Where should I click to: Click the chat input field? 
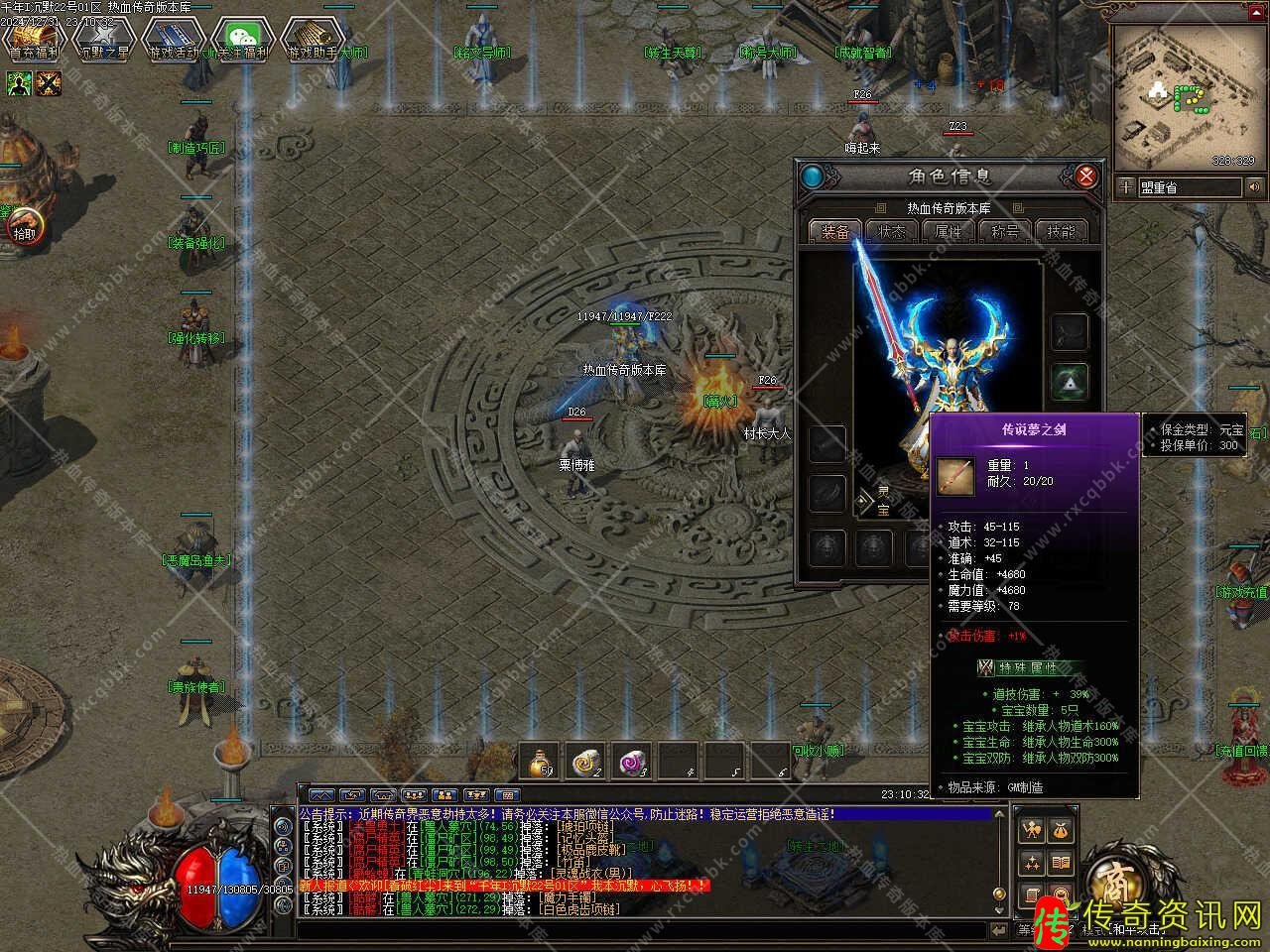pyautogui.click(x=645, y=930)
